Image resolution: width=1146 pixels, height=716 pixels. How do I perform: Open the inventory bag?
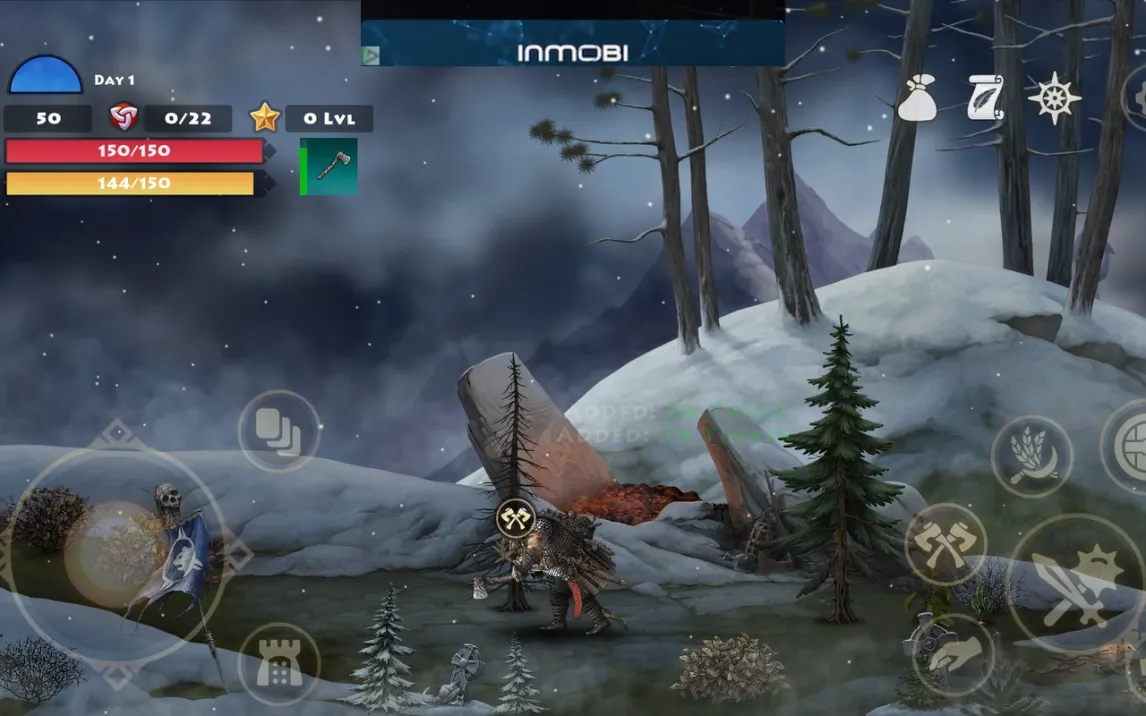point(916,99)
